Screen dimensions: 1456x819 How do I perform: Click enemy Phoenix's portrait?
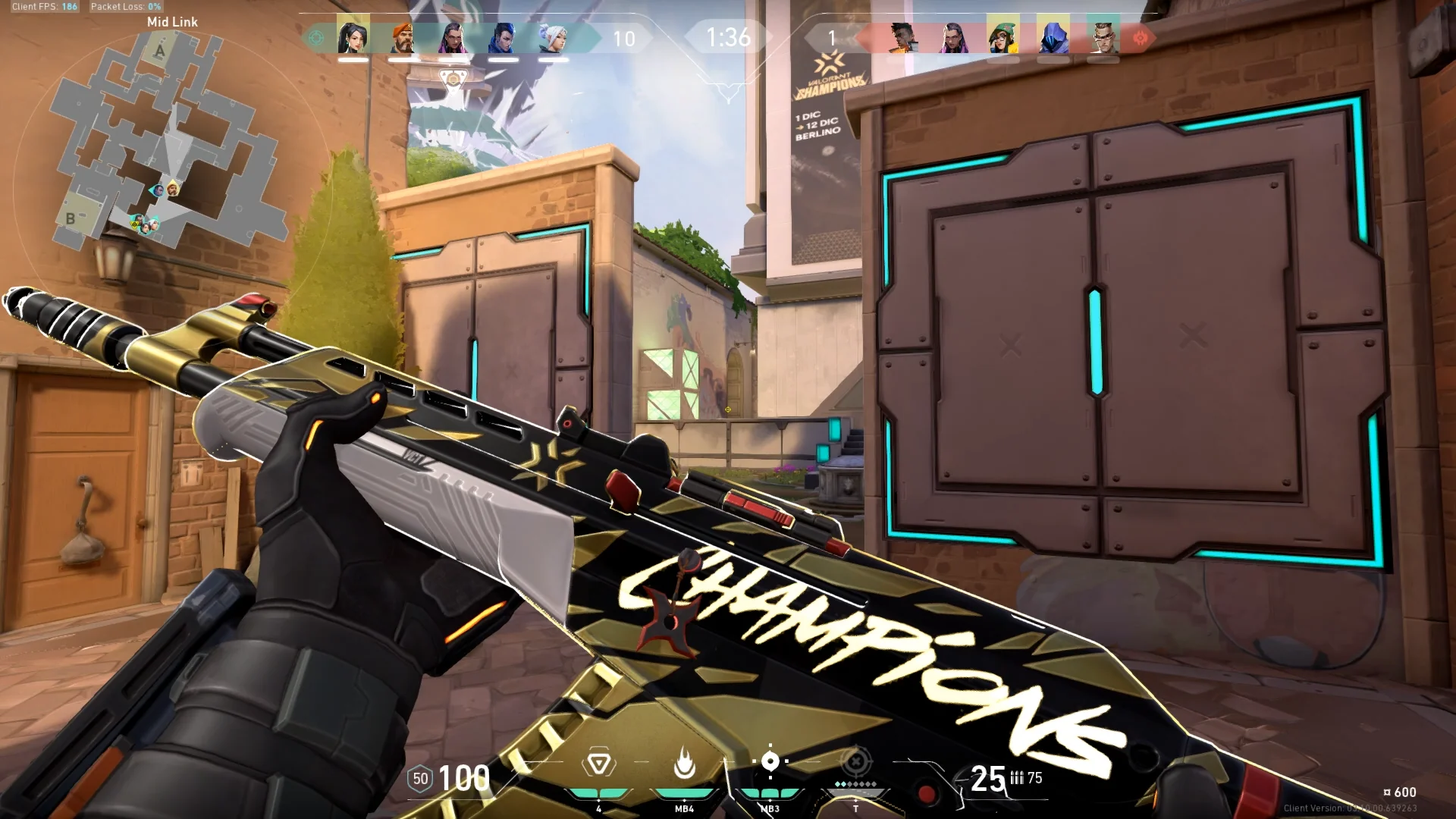pyautogui.click(x=902, y=36)
